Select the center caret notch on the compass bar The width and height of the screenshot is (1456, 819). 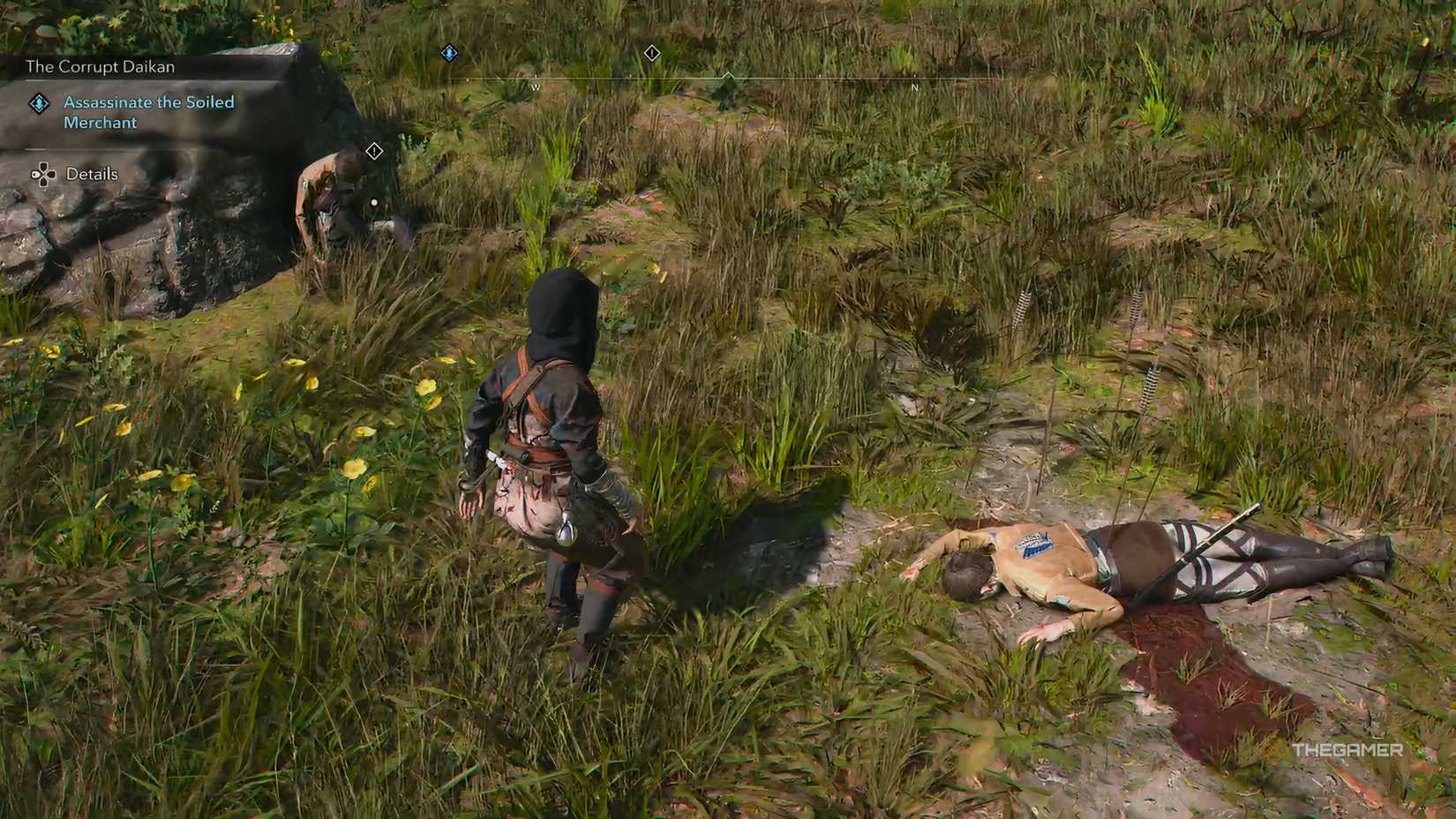click(729, 75)
